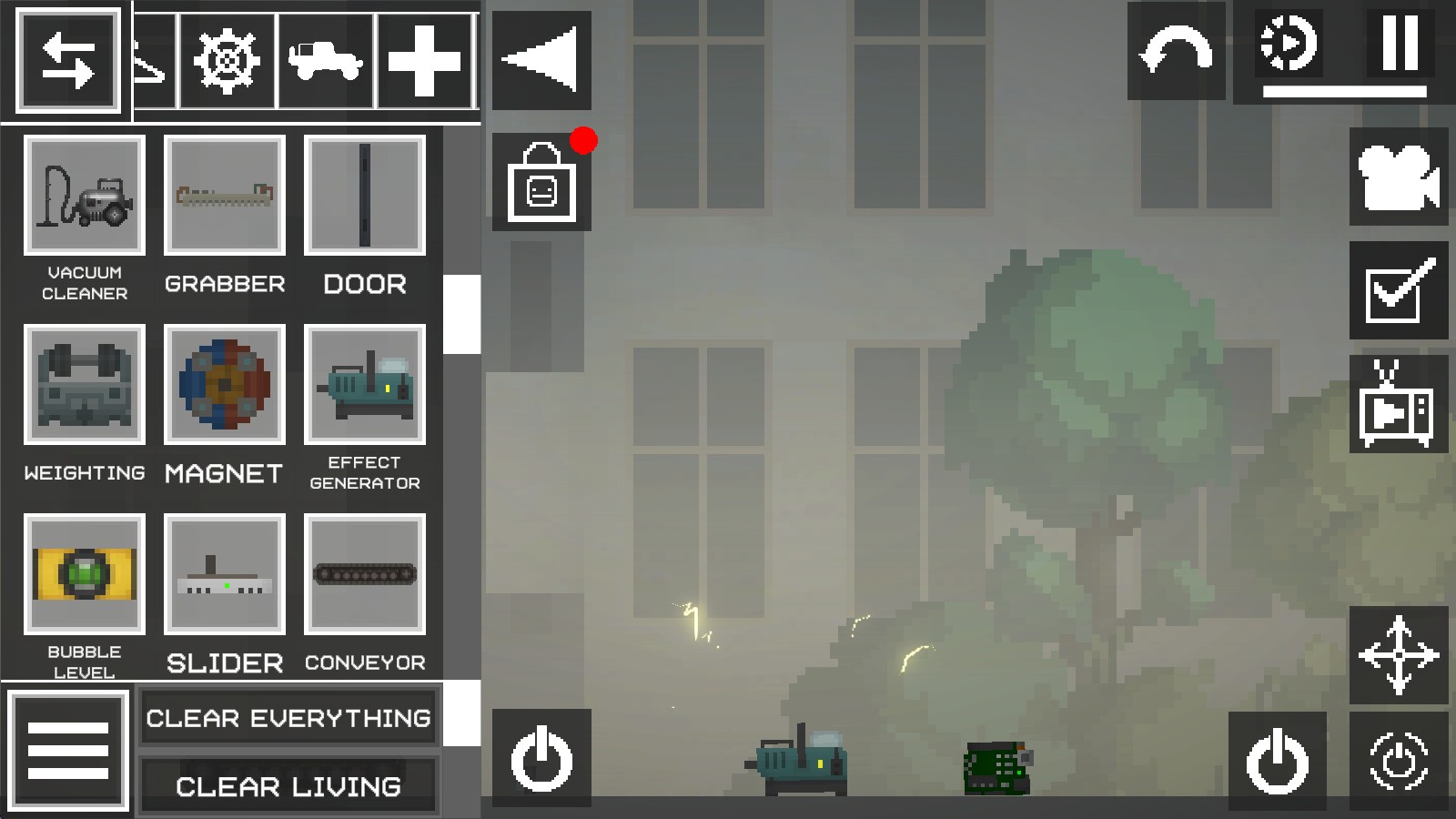Switch to the gear machinery category tab
This screenshot has height=819, width=1456.
(x=227, y=61)
